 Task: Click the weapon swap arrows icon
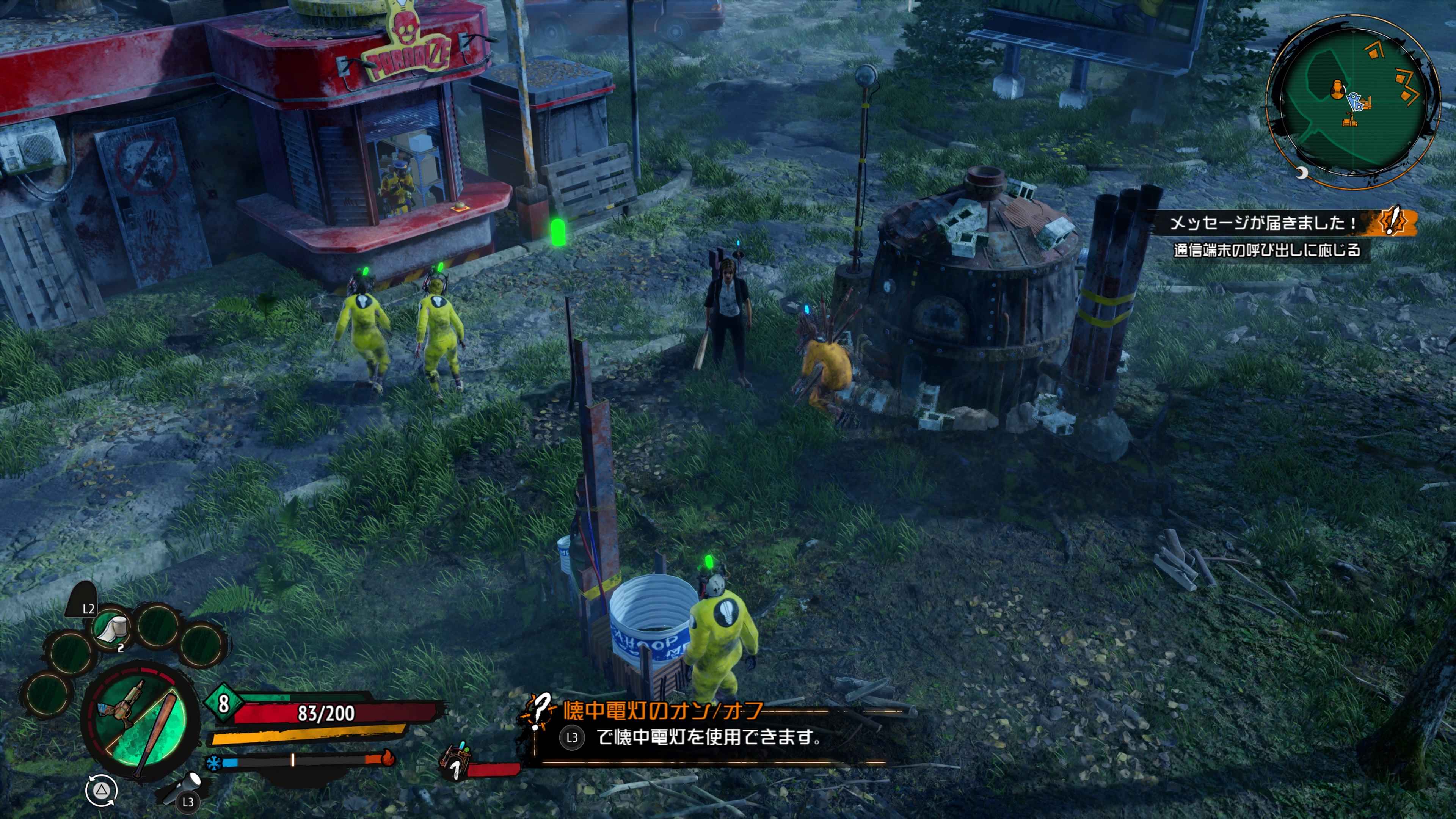coord(102,789)
